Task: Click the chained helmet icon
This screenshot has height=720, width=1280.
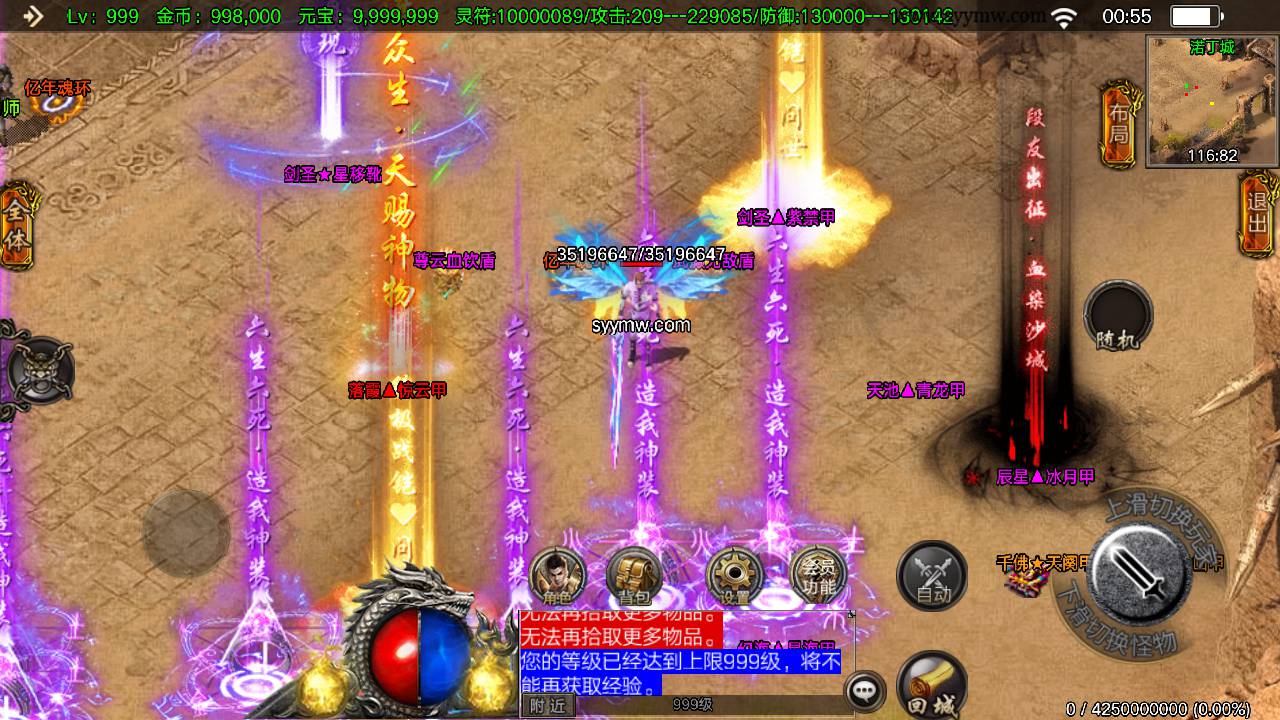Action: click(40, 370)
